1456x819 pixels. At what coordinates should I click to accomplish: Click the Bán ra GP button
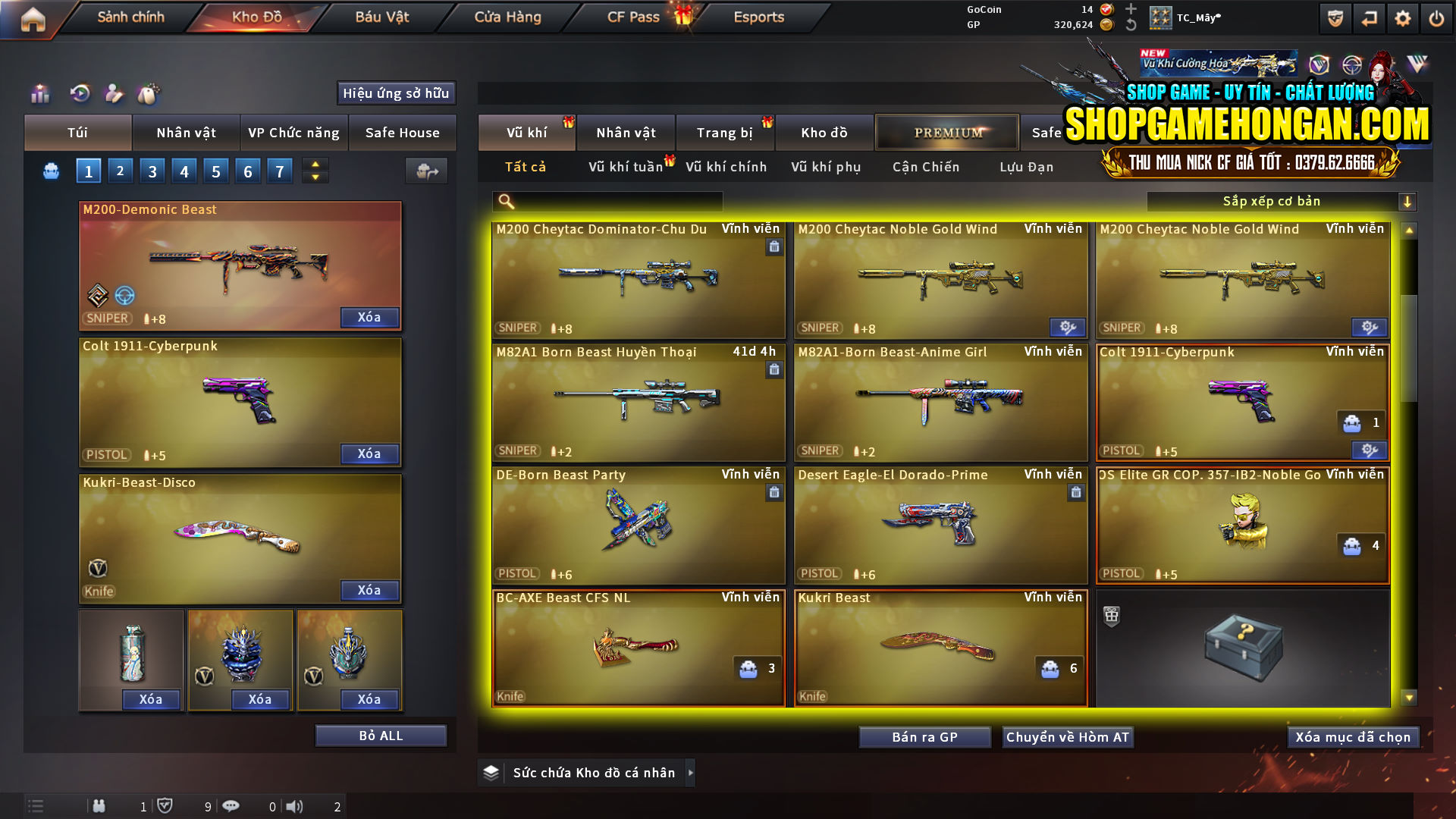(924, 736)
